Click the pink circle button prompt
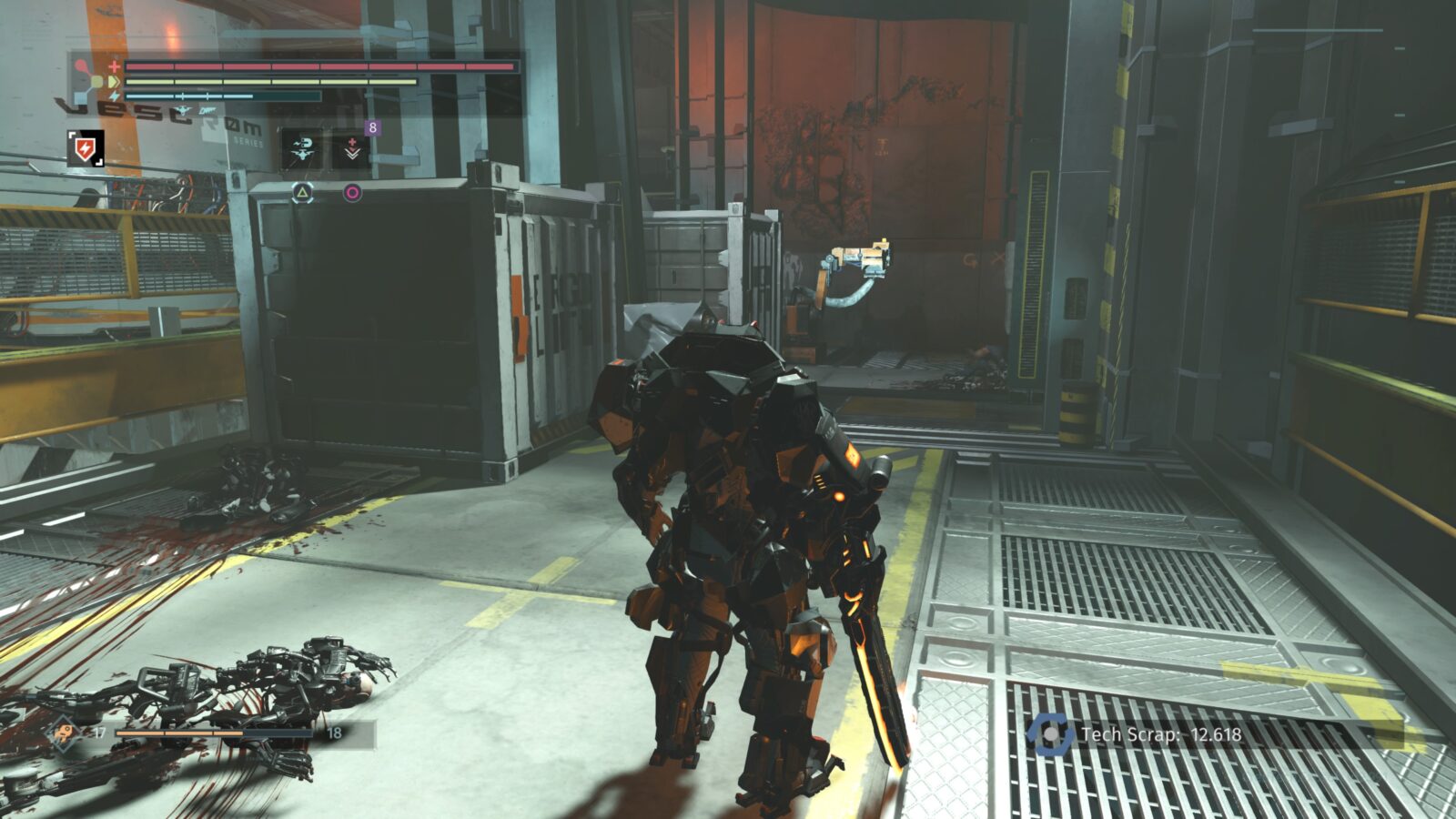 (351, 192)
